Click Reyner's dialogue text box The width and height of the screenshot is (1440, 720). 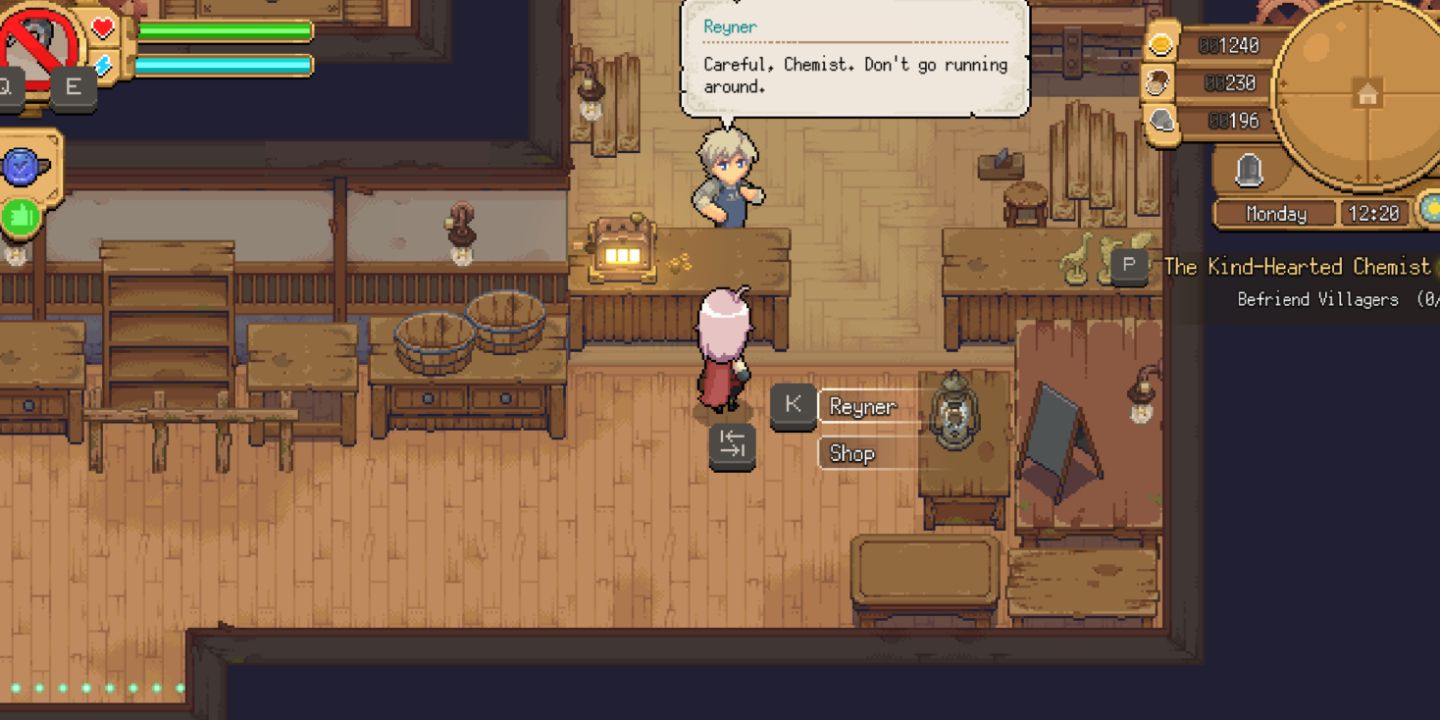point(855,60)
